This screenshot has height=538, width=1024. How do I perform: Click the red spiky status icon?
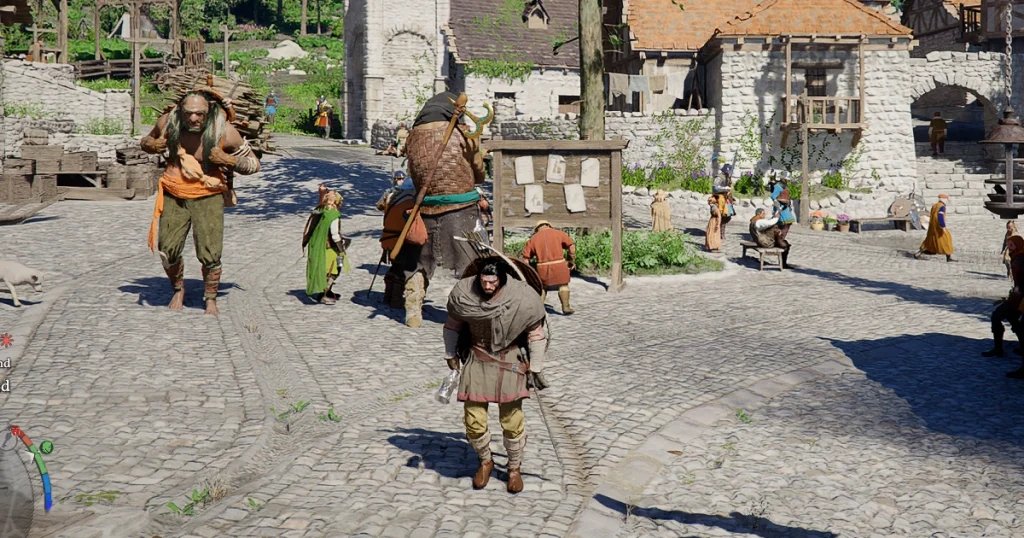click(x=6, y=340)
